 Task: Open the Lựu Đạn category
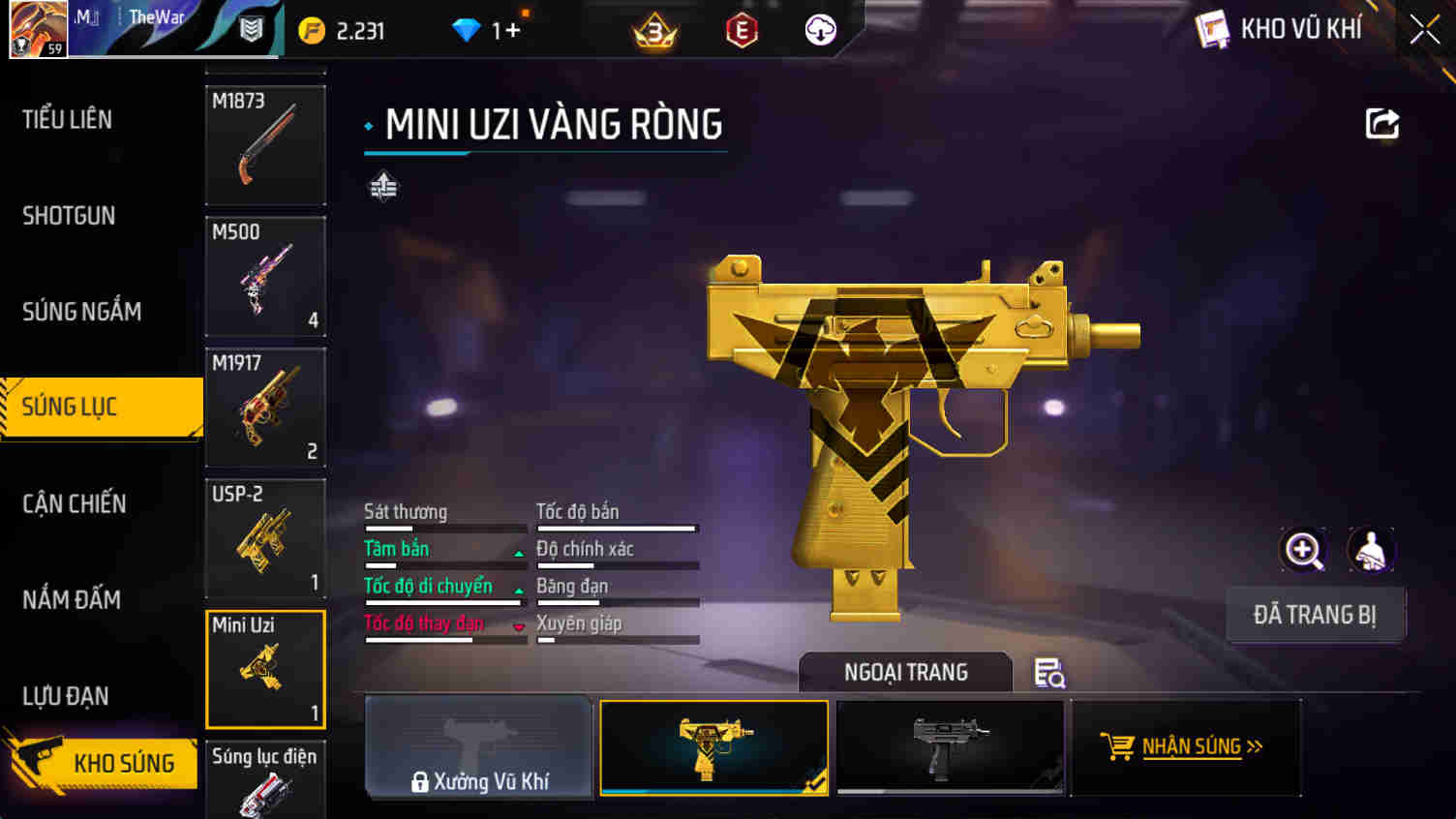pos(66,695)
